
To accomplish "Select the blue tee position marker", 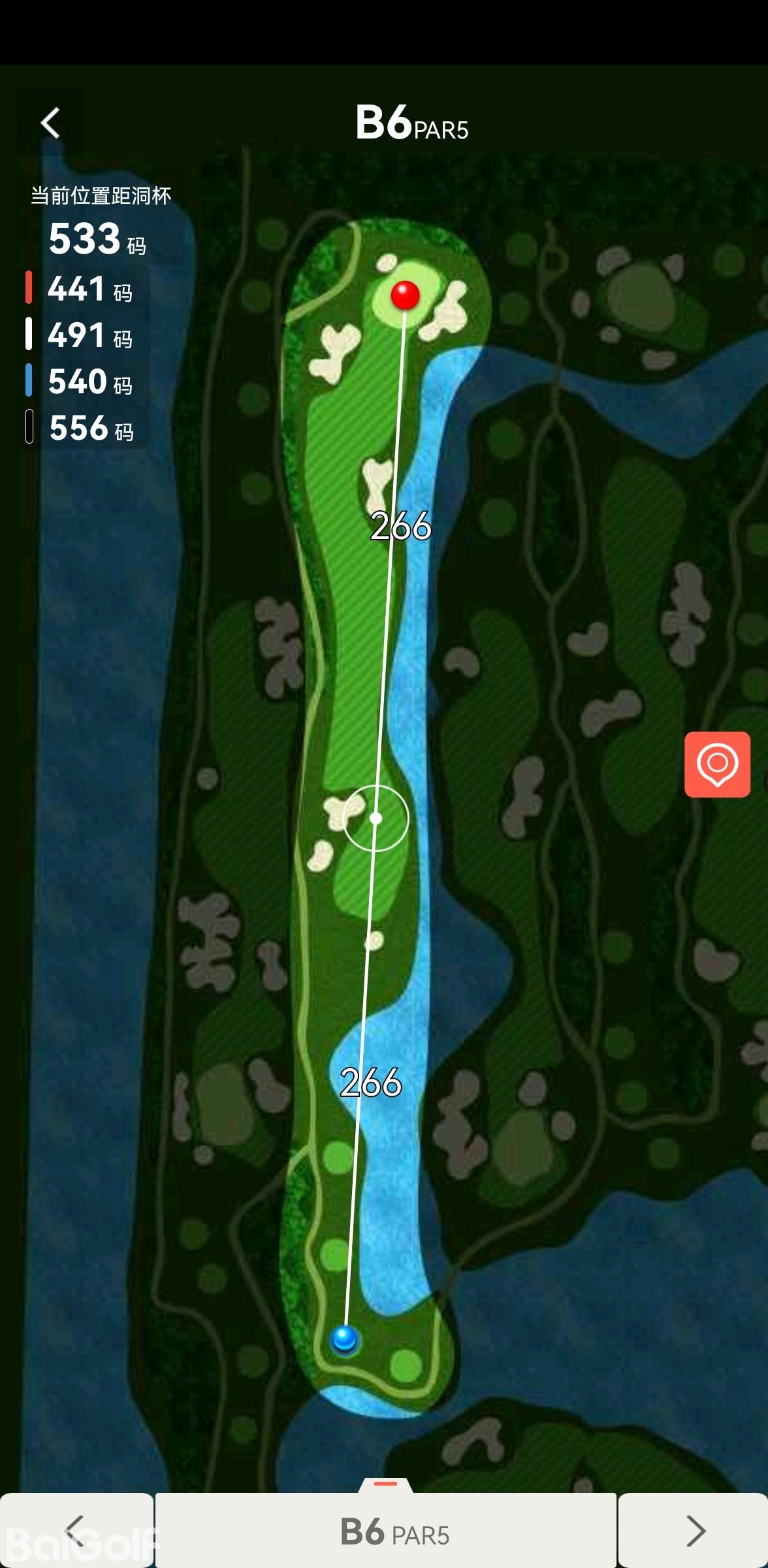I will point(344,1338).
